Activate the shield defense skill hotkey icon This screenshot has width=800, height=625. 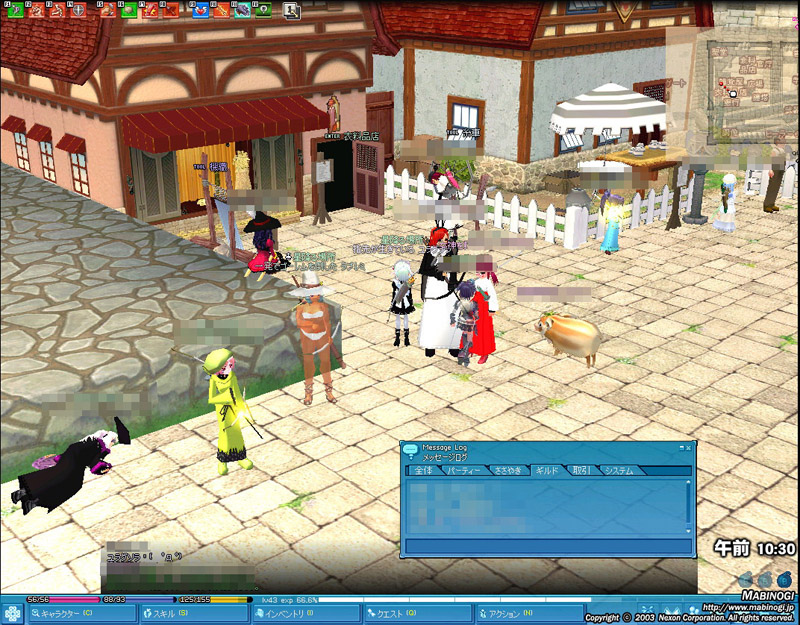click(79, 10)
